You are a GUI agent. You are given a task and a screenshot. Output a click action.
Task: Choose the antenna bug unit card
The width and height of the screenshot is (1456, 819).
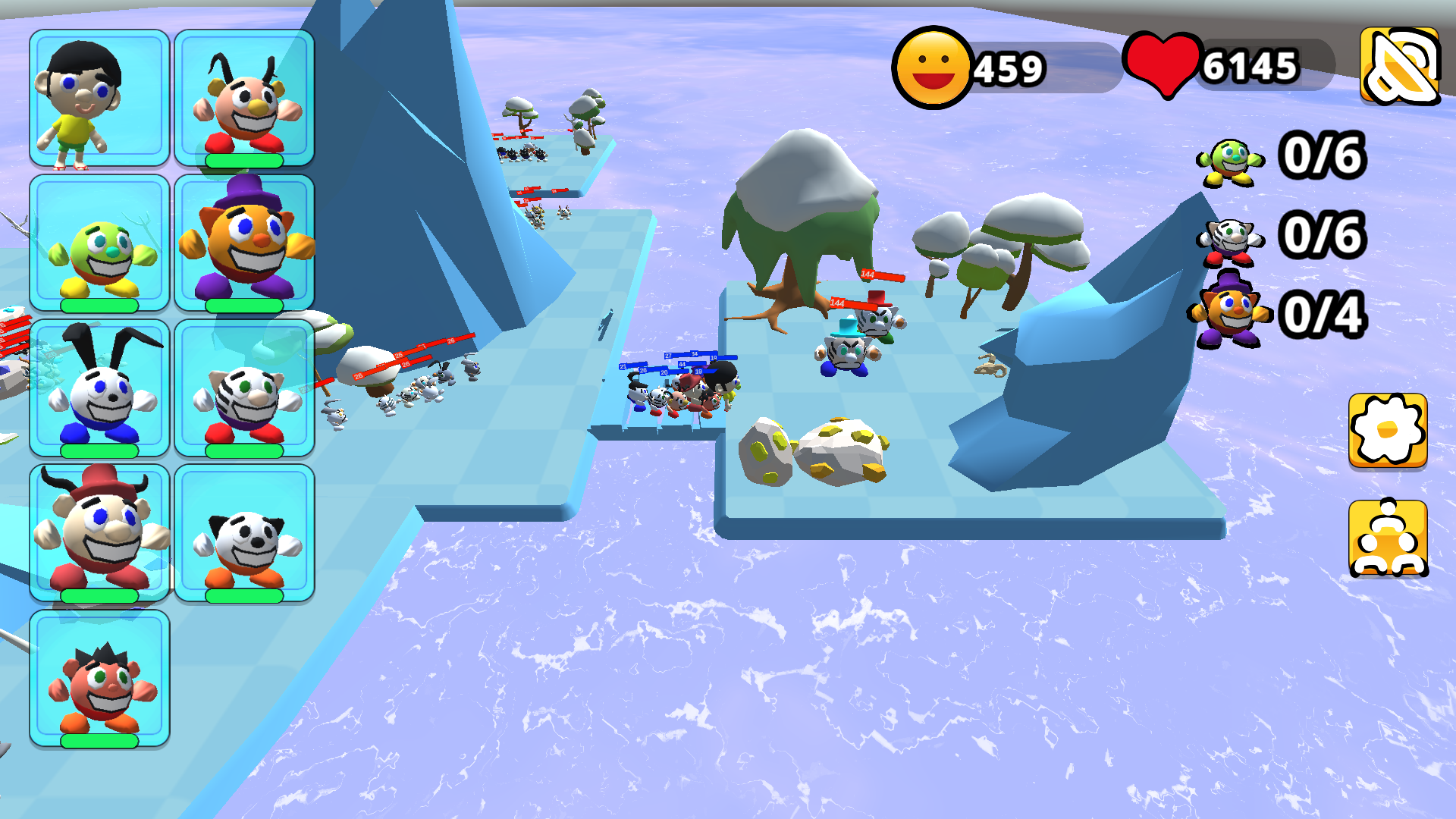pos(244,98)
